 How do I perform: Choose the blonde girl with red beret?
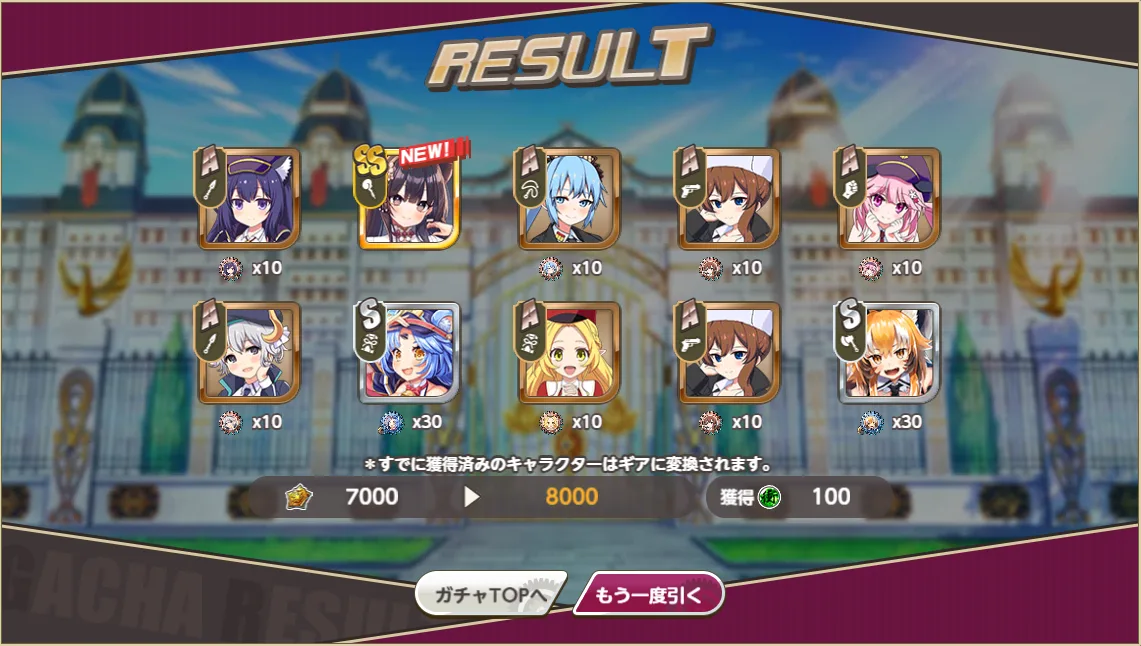pos(569,353)
